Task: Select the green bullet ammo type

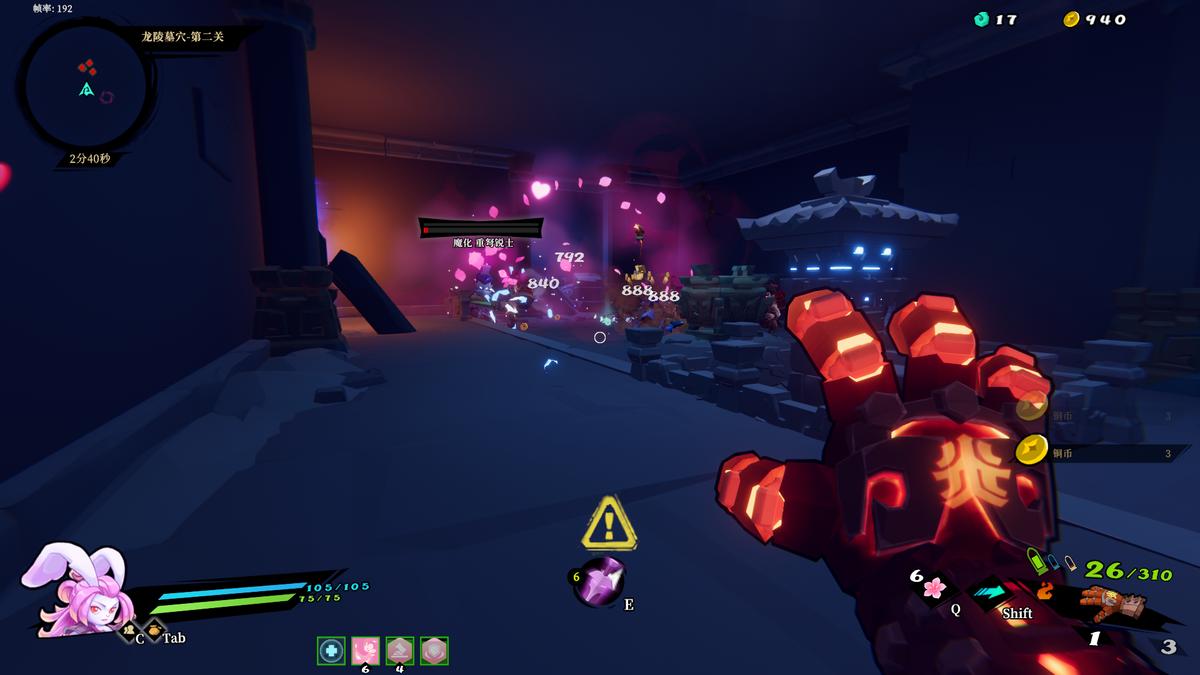Action: point(1036,562)
